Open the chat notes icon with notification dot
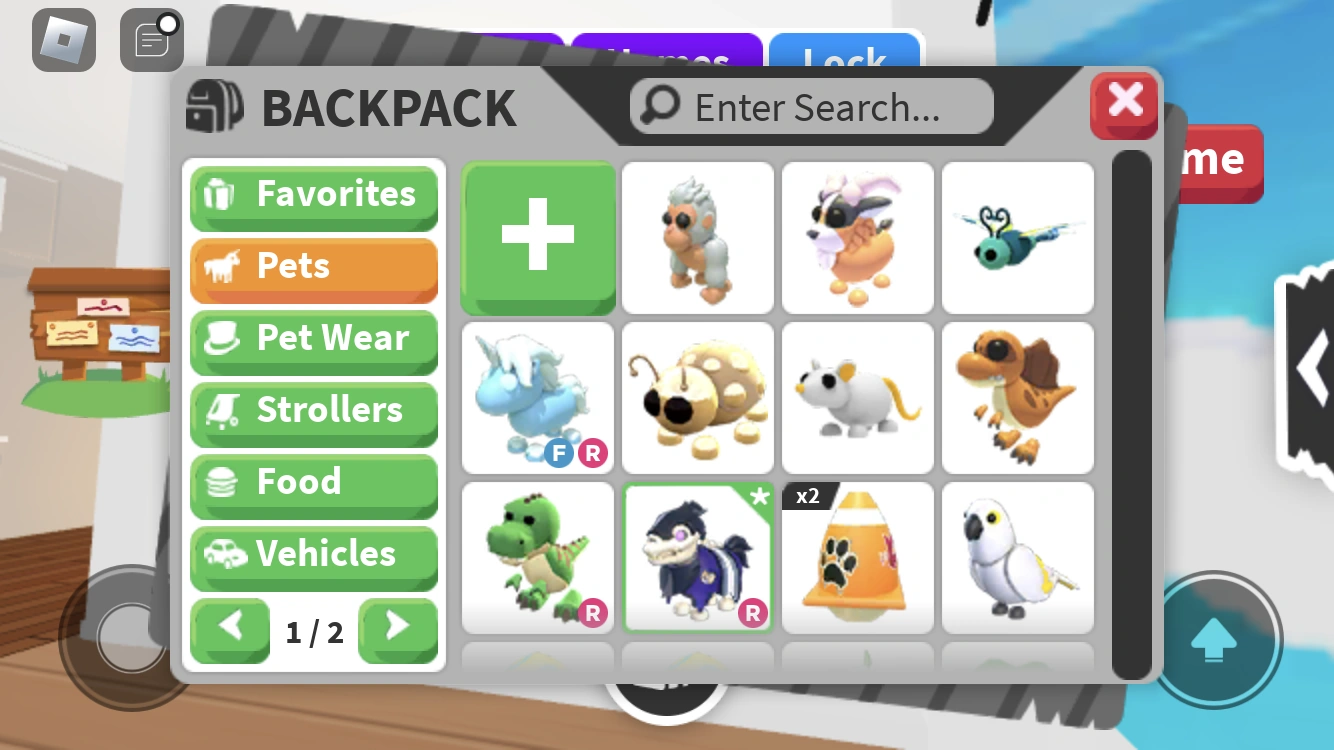Viewport: 1334px width, 750px height. click(x=150, y=40)
